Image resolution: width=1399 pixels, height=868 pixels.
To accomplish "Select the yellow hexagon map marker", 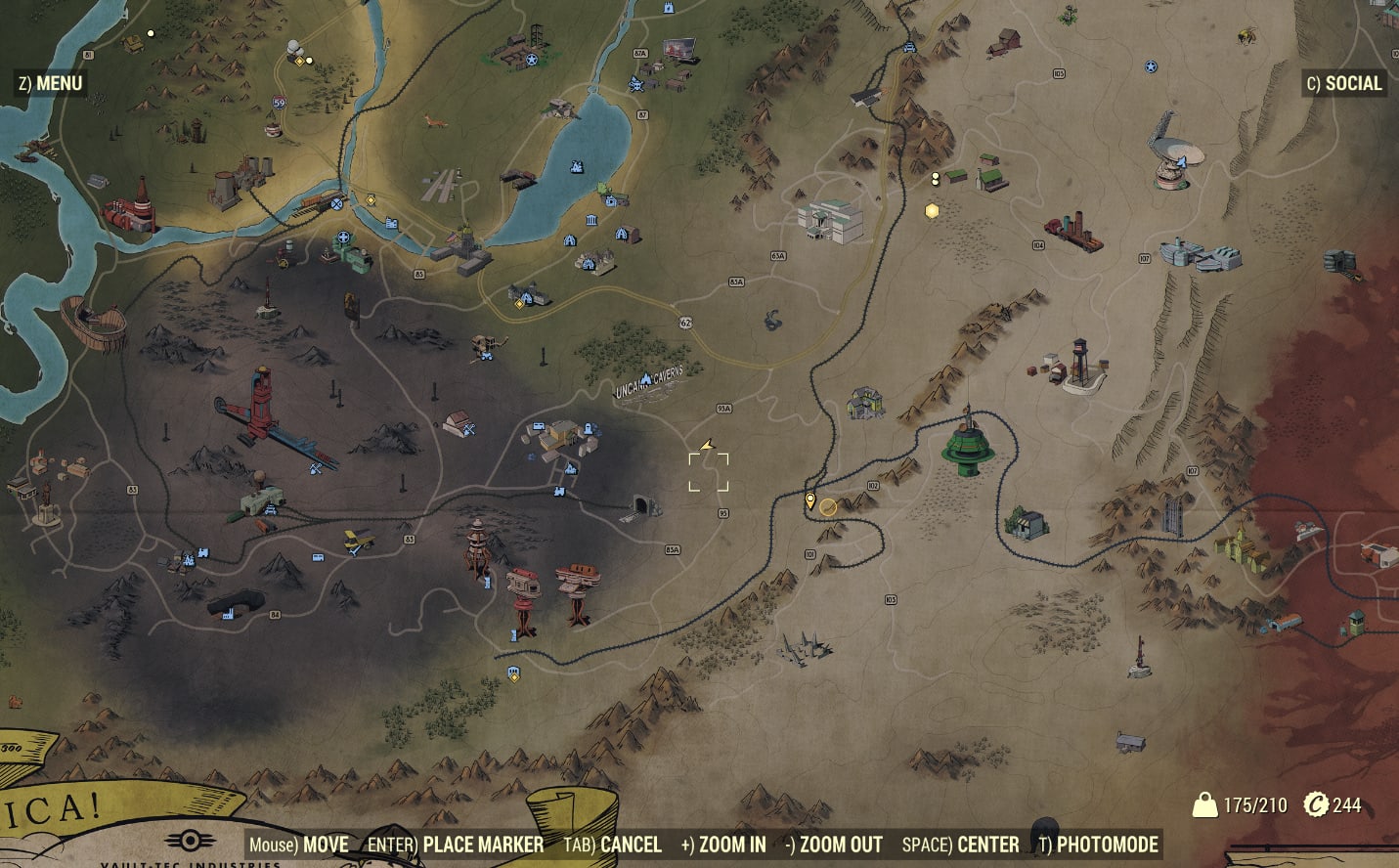I will pos(932,210).
